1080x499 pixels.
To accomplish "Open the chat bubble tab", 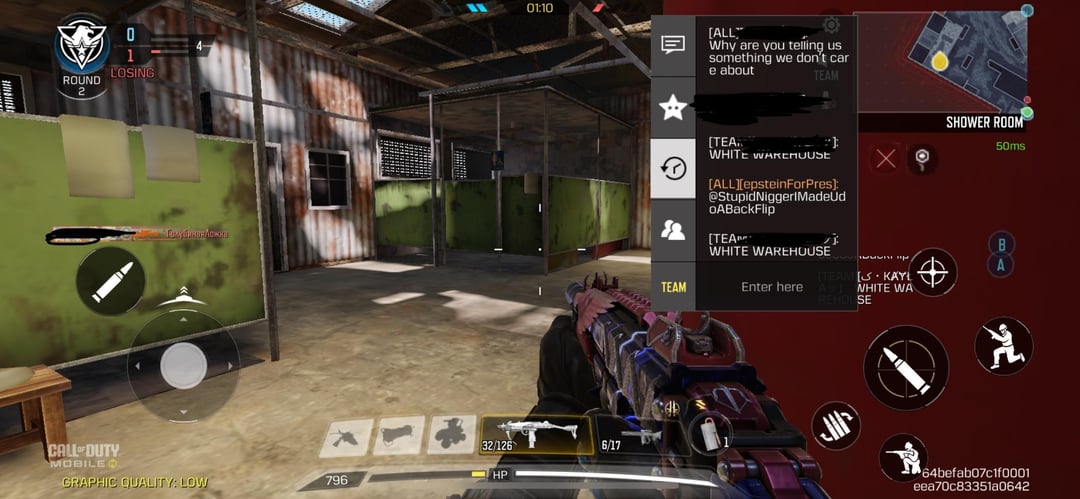I will [x=673, y=45].
